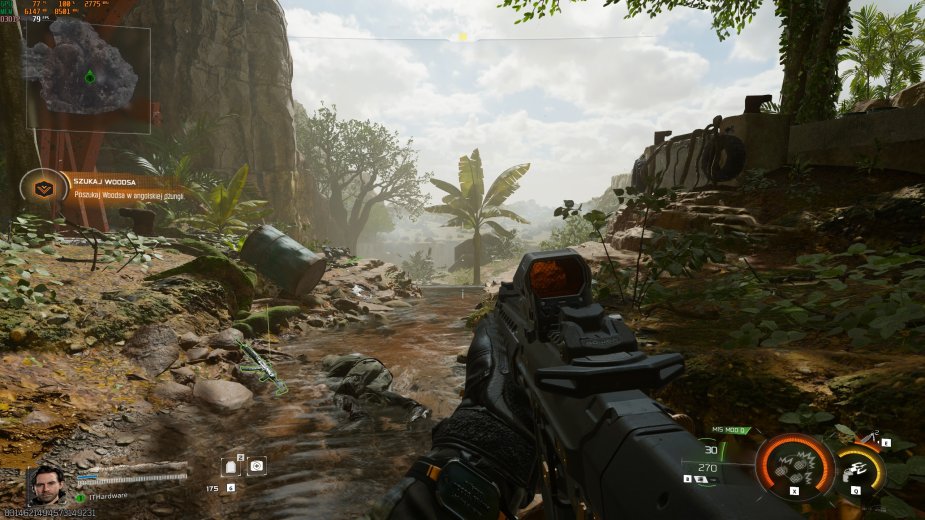This screenshot has width=925, height=520.
Task: Click the player marker on the minimap
Action: 90,77
